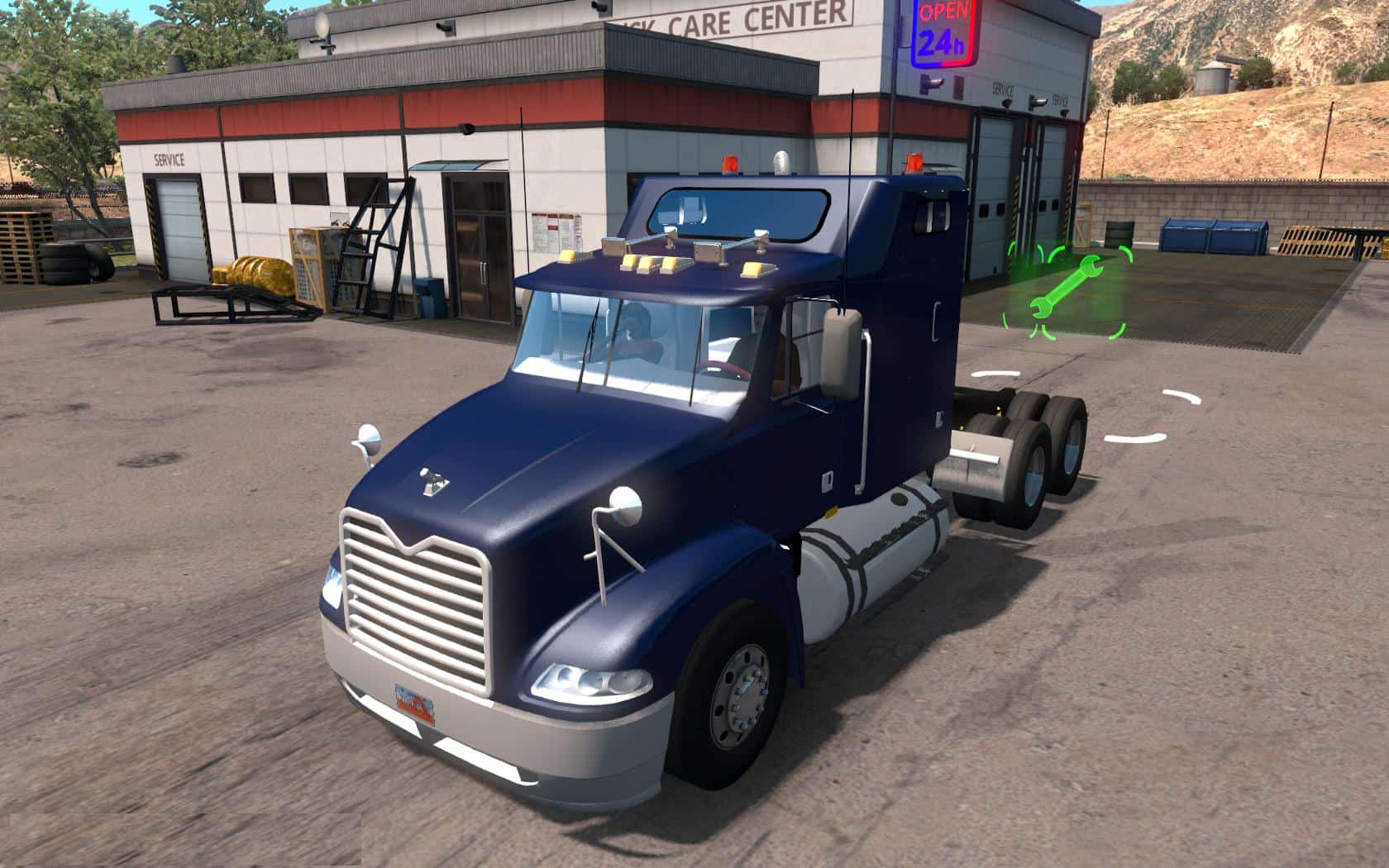Select the green wrench service marker
This screenshot has height=868, width=1389.
point(1064,288)
